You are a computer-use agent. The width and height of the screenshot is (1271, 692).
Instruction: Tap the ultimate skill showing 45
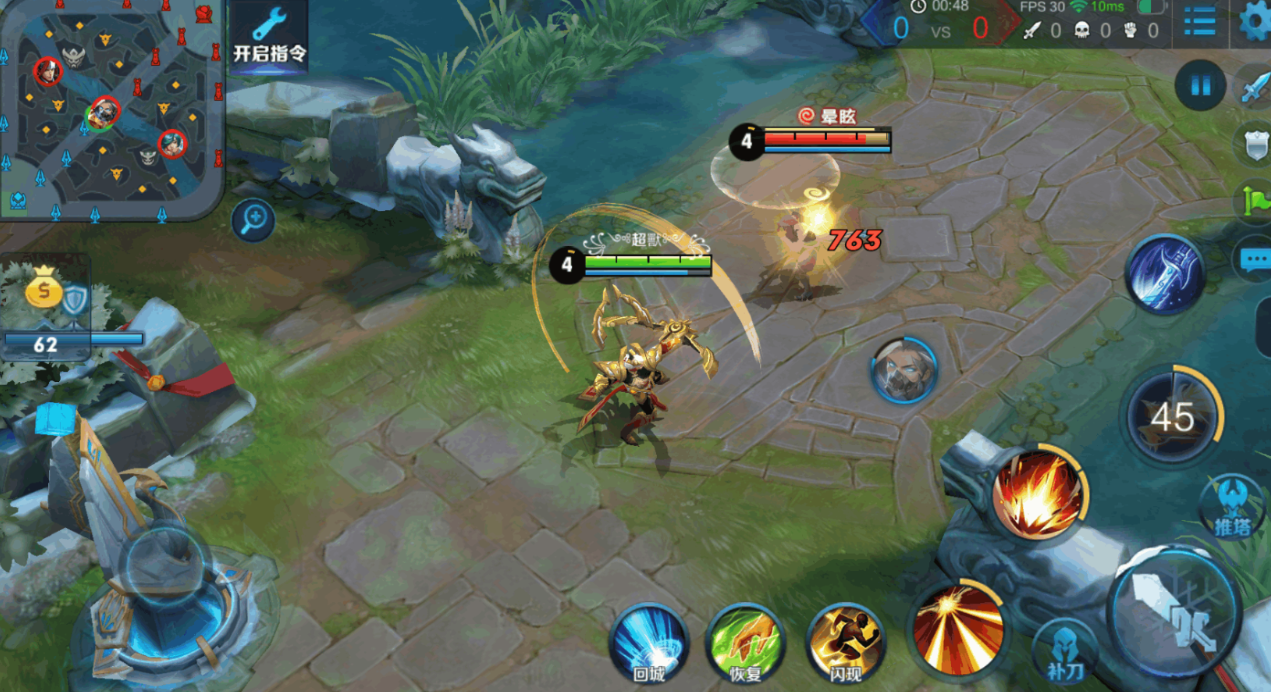pyautogui.click(x=1172, y=415)
